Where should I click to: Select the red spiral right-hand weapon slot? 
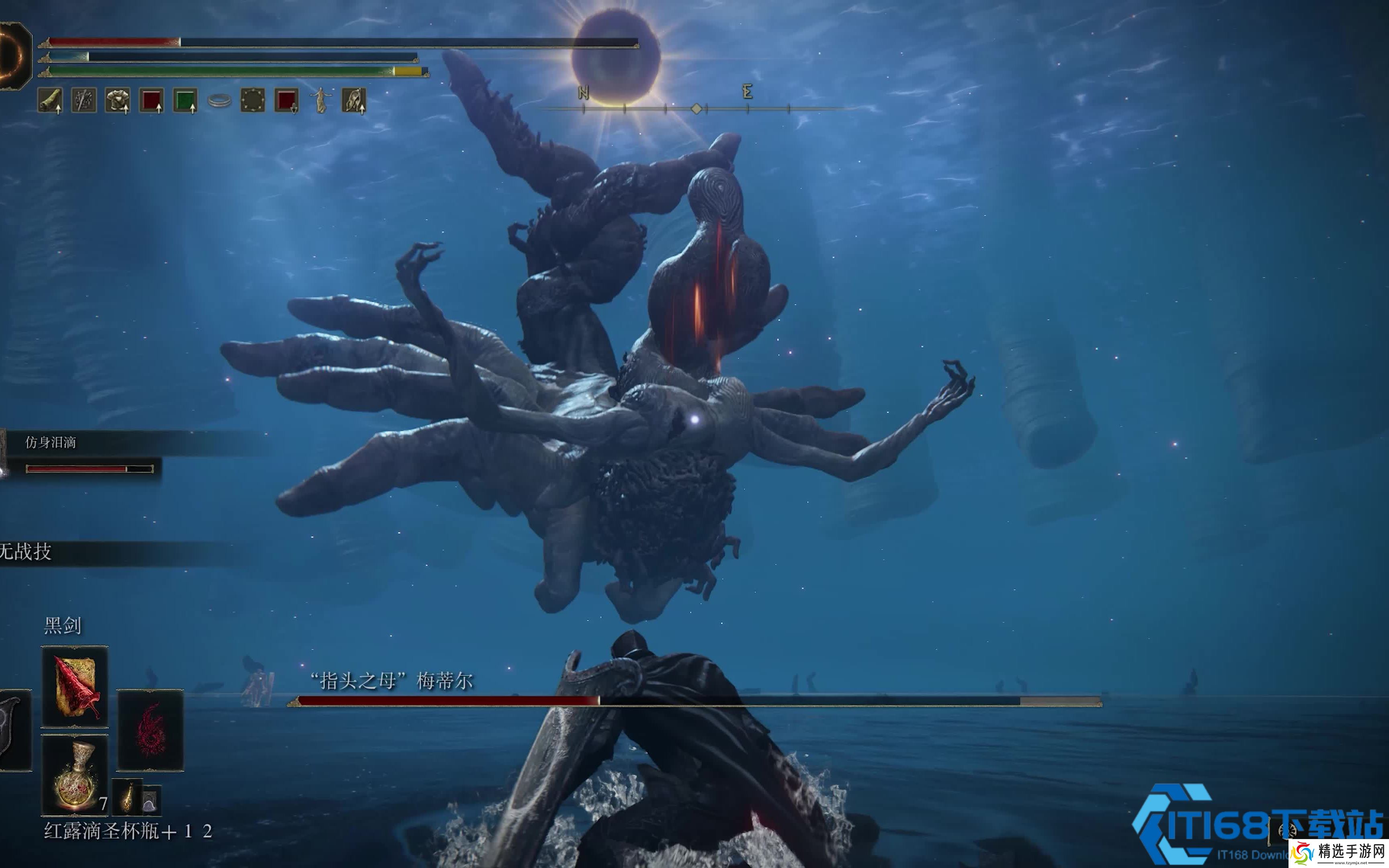click(x=150, y=730)
